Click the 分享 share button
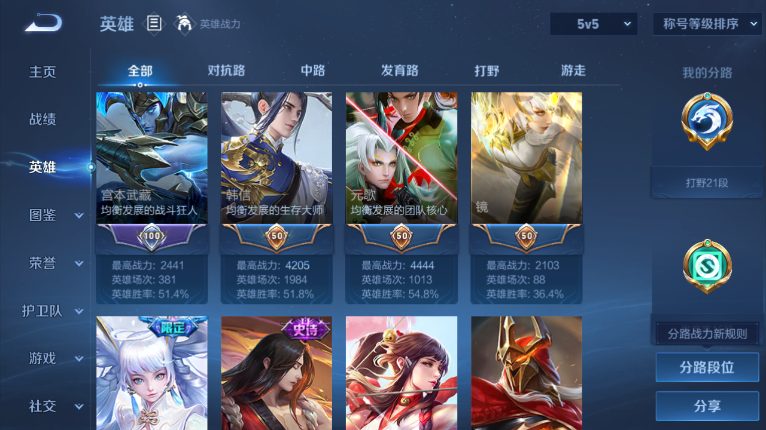Viewport: 766px width, 430px height. coord(707,406)
